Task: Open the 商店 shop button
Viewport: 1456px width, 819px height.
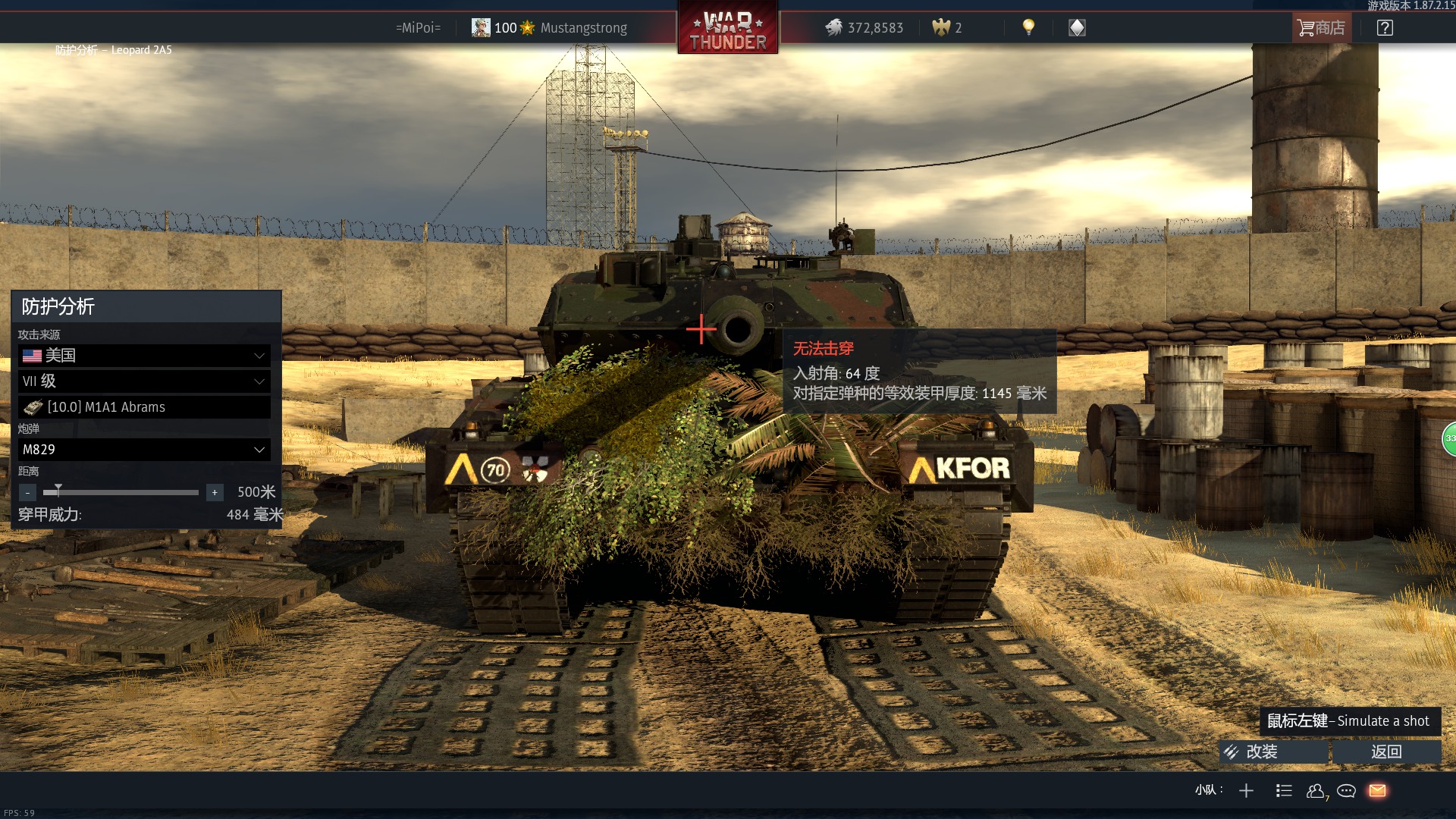Action: tap(1321, 28)
